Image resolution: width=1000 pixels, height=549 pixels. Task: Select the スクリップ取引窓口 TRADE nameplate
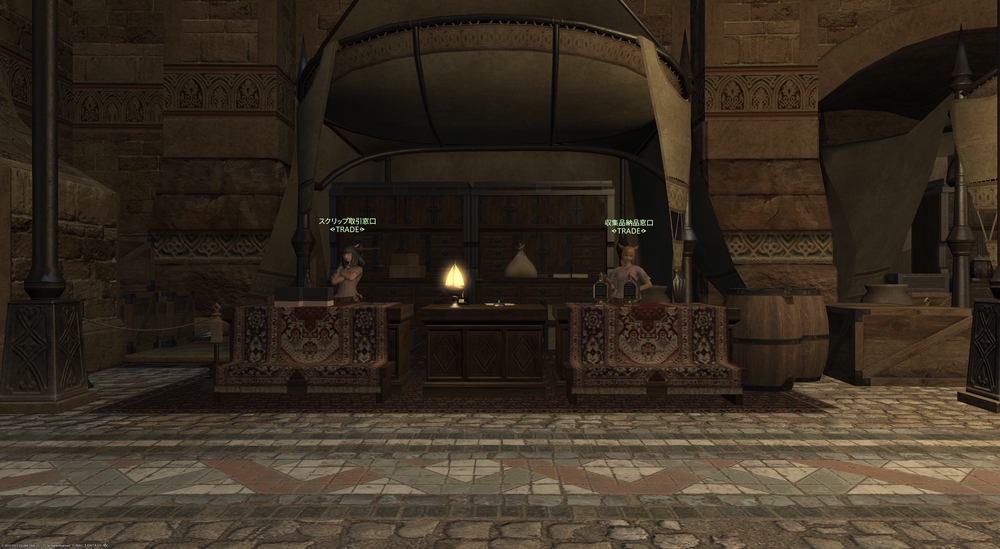[347, 225]
